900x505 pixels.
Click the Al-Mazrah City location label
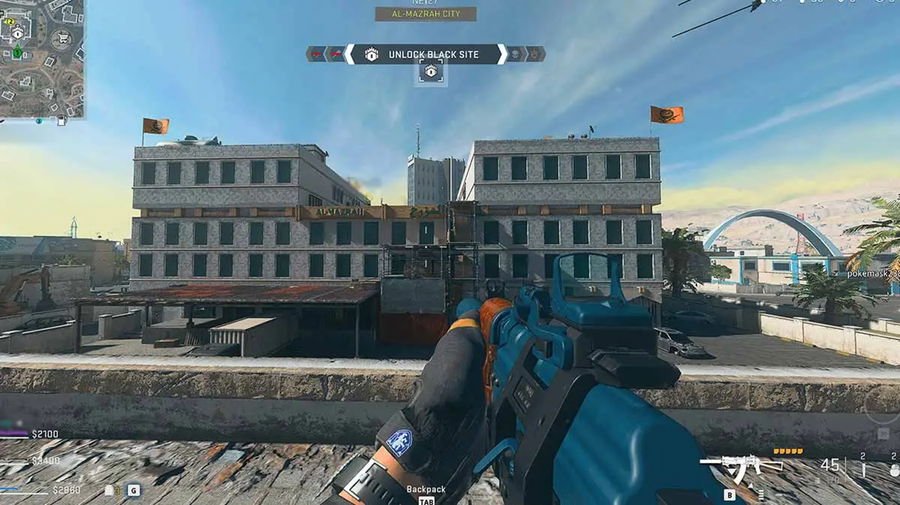(426, 14)
